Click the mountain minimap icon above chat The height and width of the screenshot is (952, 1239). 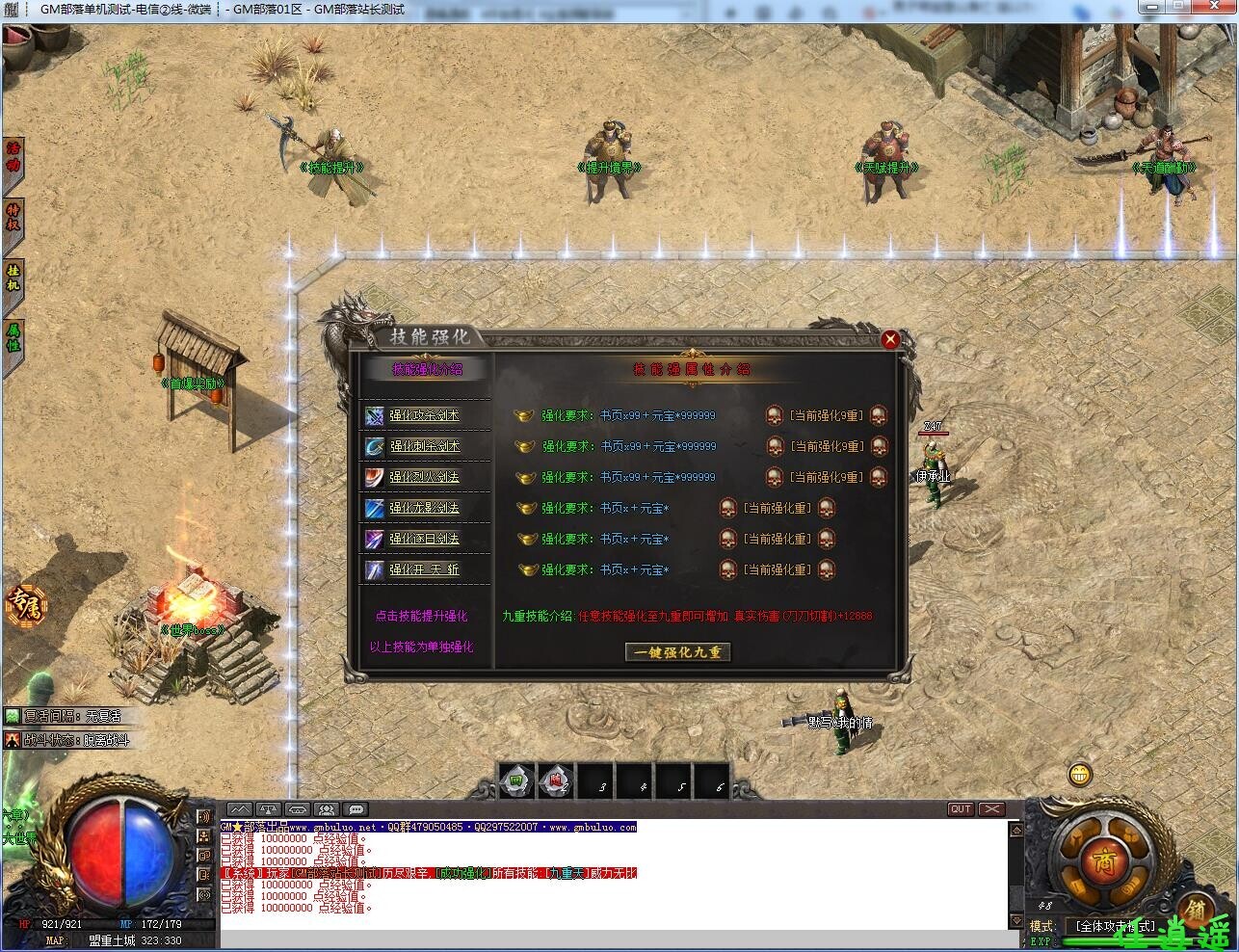click(x=239, y=810)
